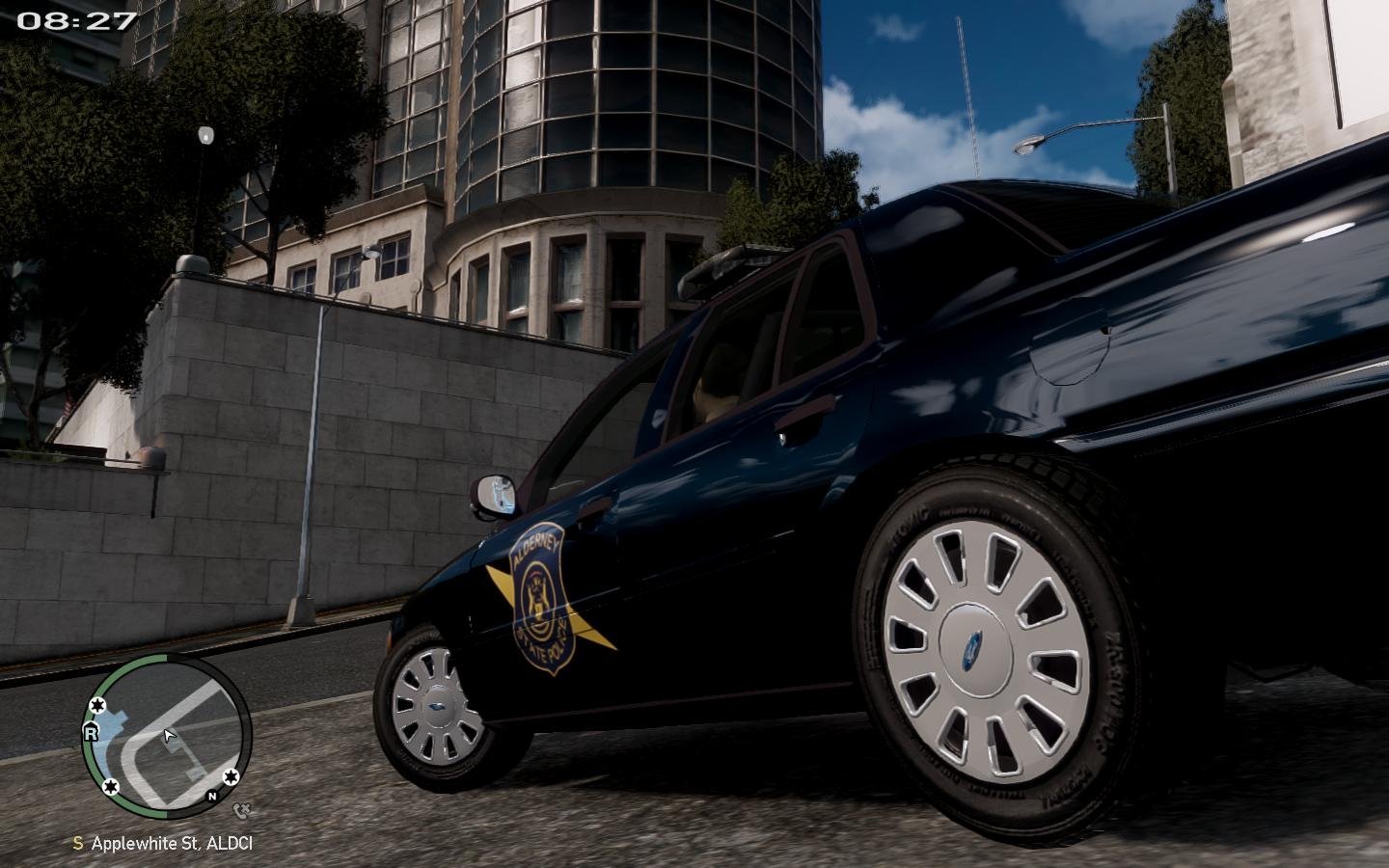The width and height of the screenshot is (1389, 868).
Task: Select the player arrow on the radar
Action: point(170,737)
